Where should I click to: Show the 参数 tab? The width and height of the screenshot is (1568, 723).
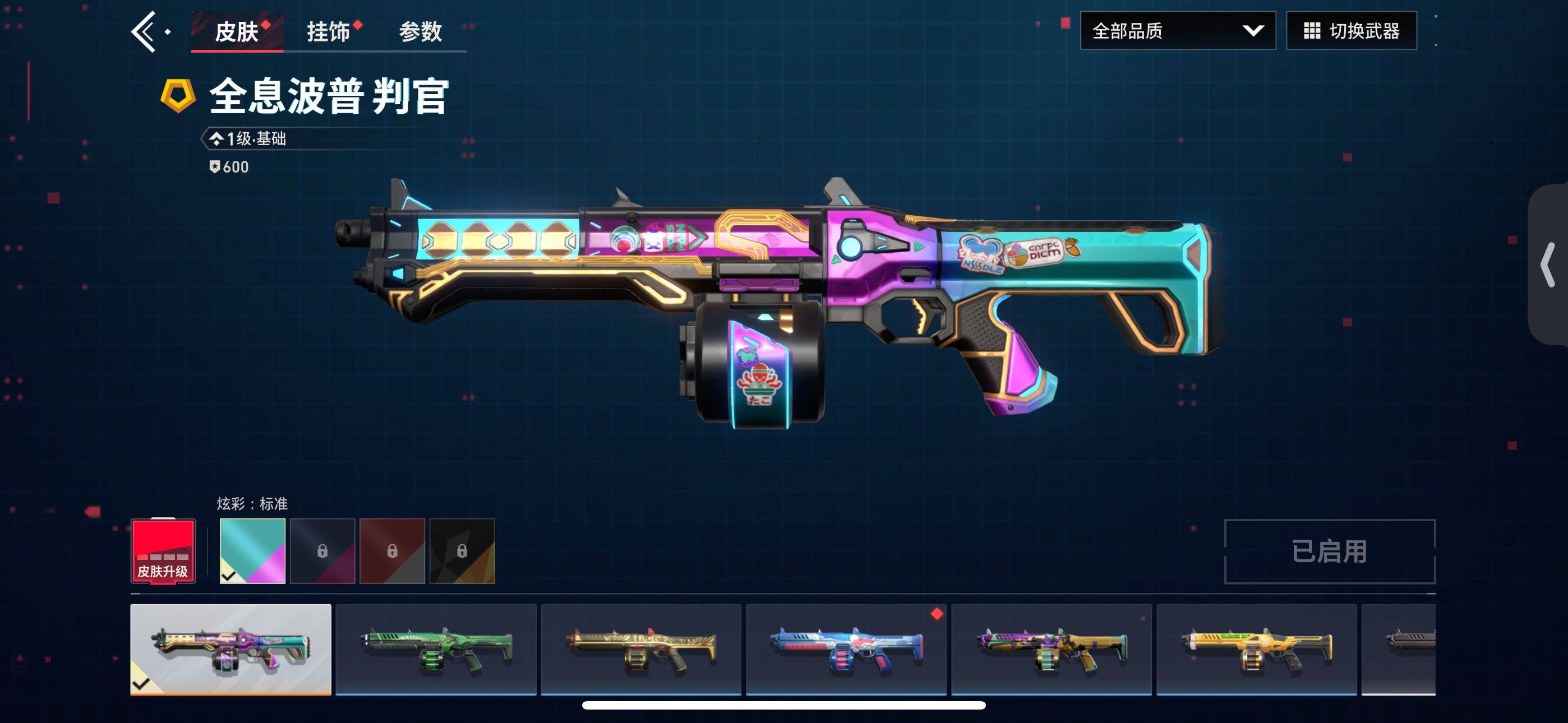(x=420, y=31)
